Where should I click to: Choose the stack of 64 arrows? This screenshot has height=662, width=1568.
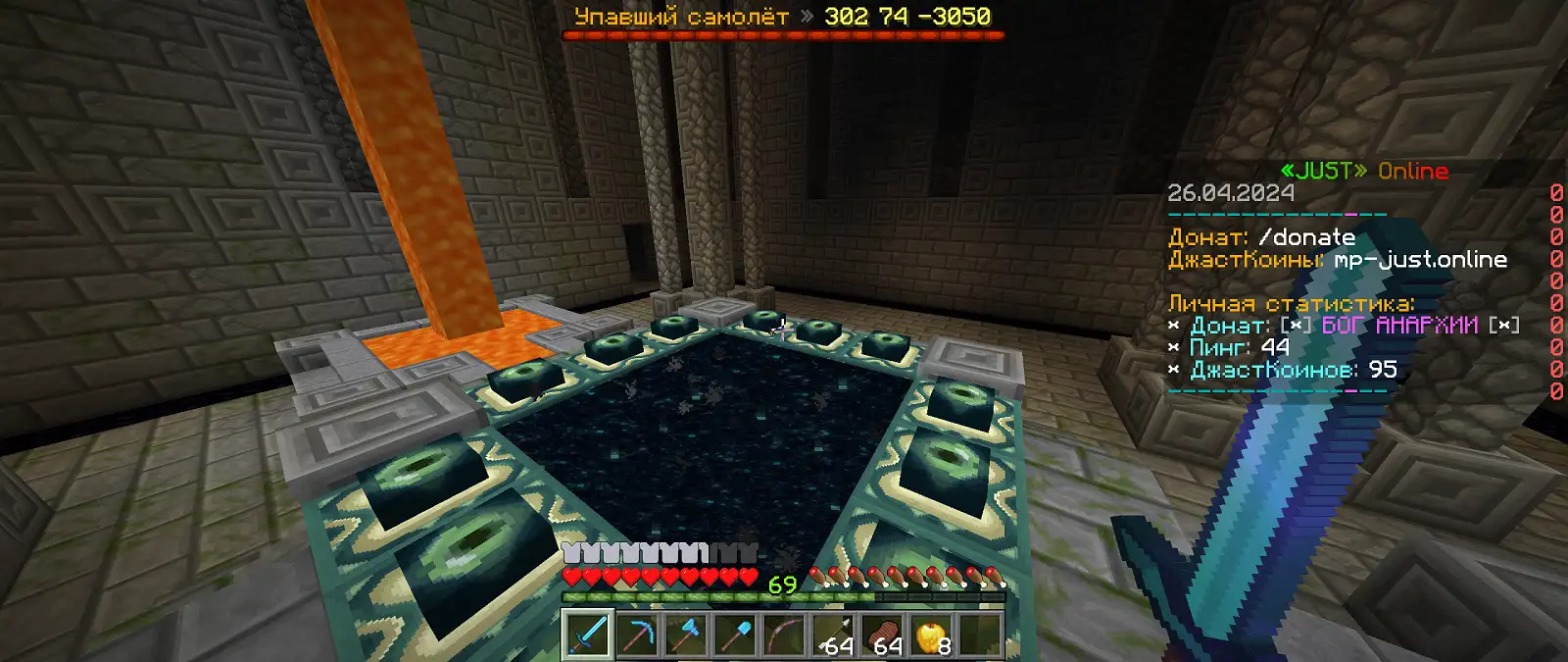pyautogui.click(x=833, y=634)
